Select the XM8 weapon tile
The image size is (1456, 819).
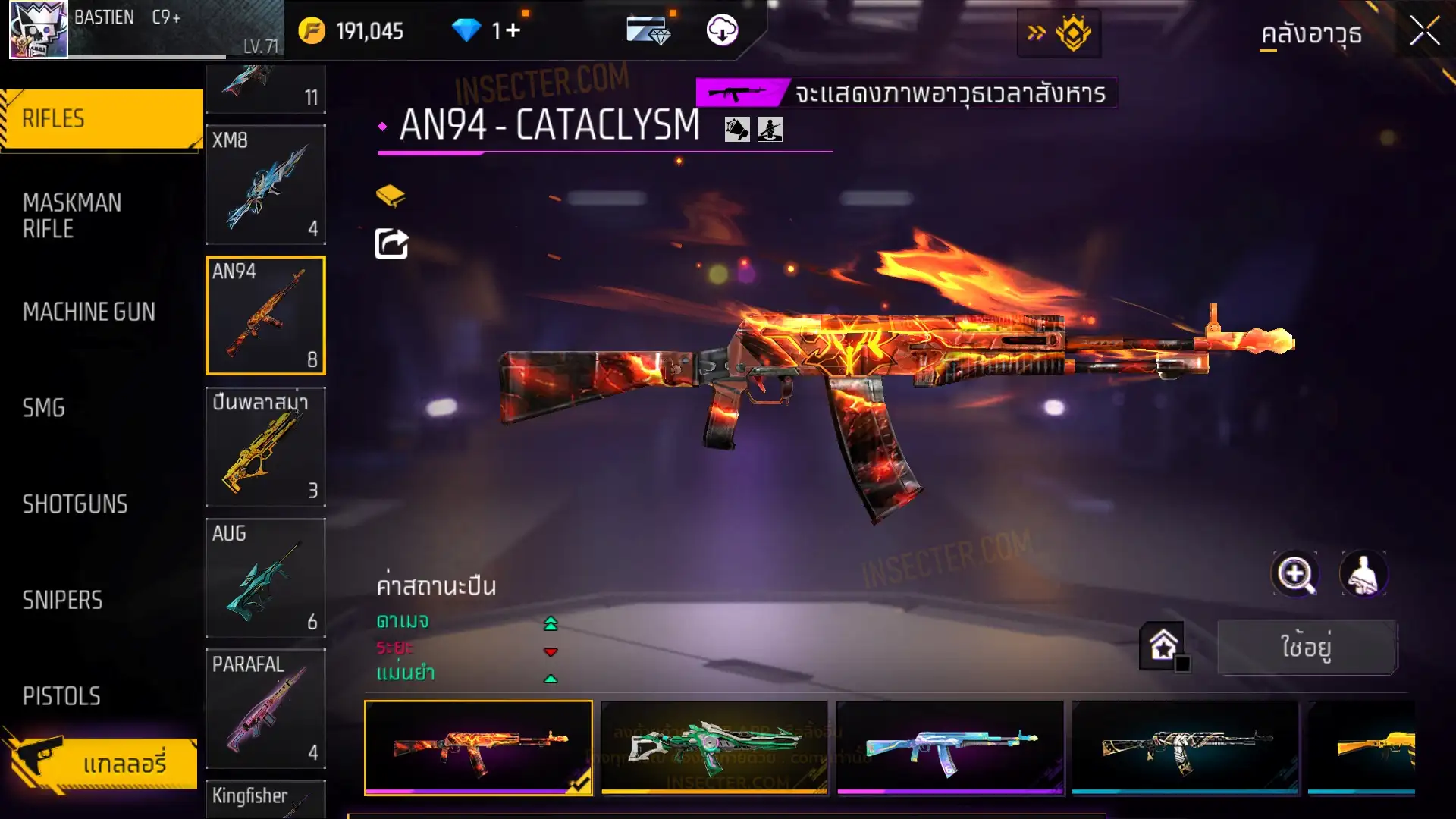point(265,185)
